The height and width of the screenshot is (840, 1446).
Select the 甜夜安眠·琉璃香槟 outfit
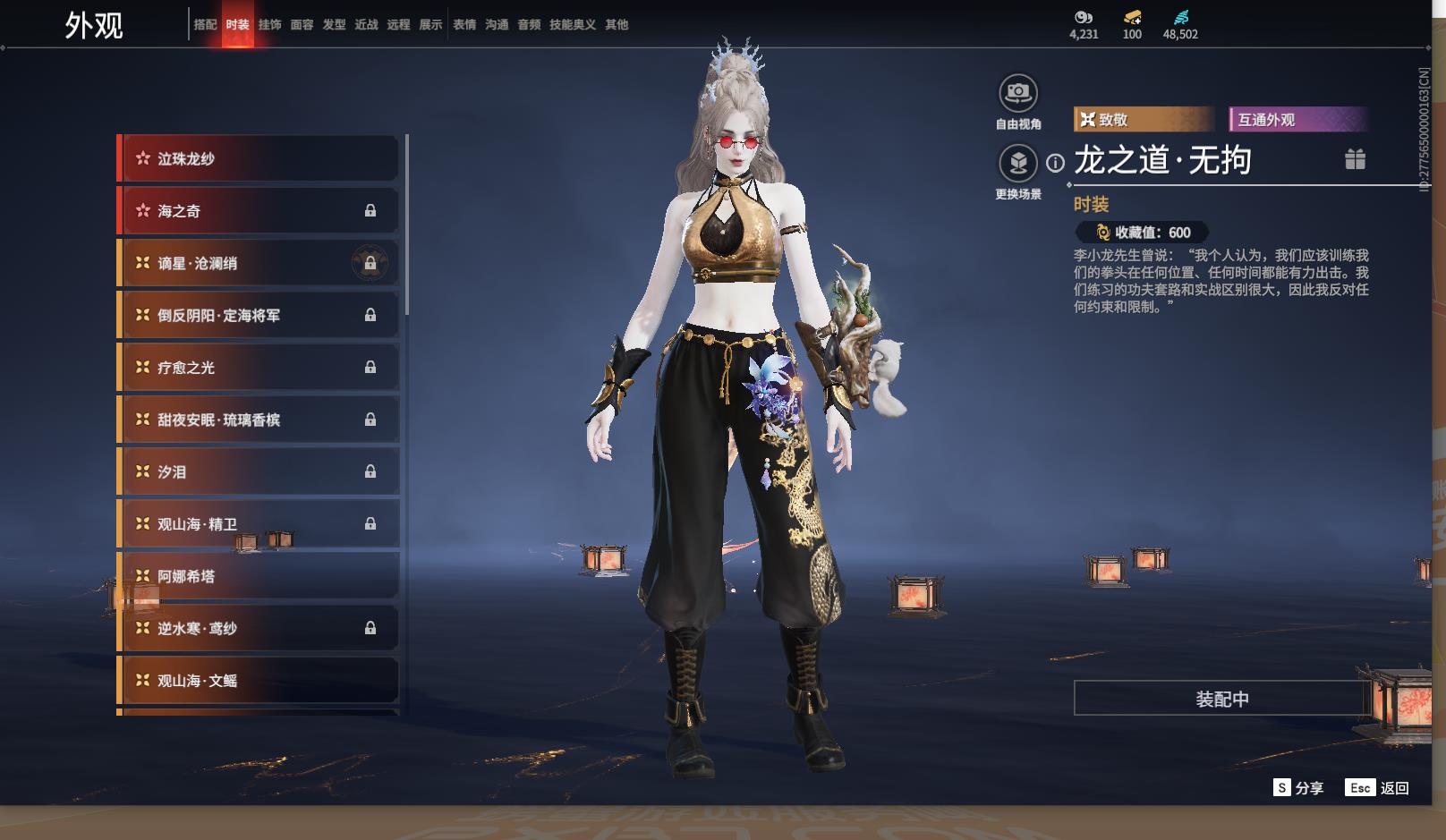tap(259, 420)
